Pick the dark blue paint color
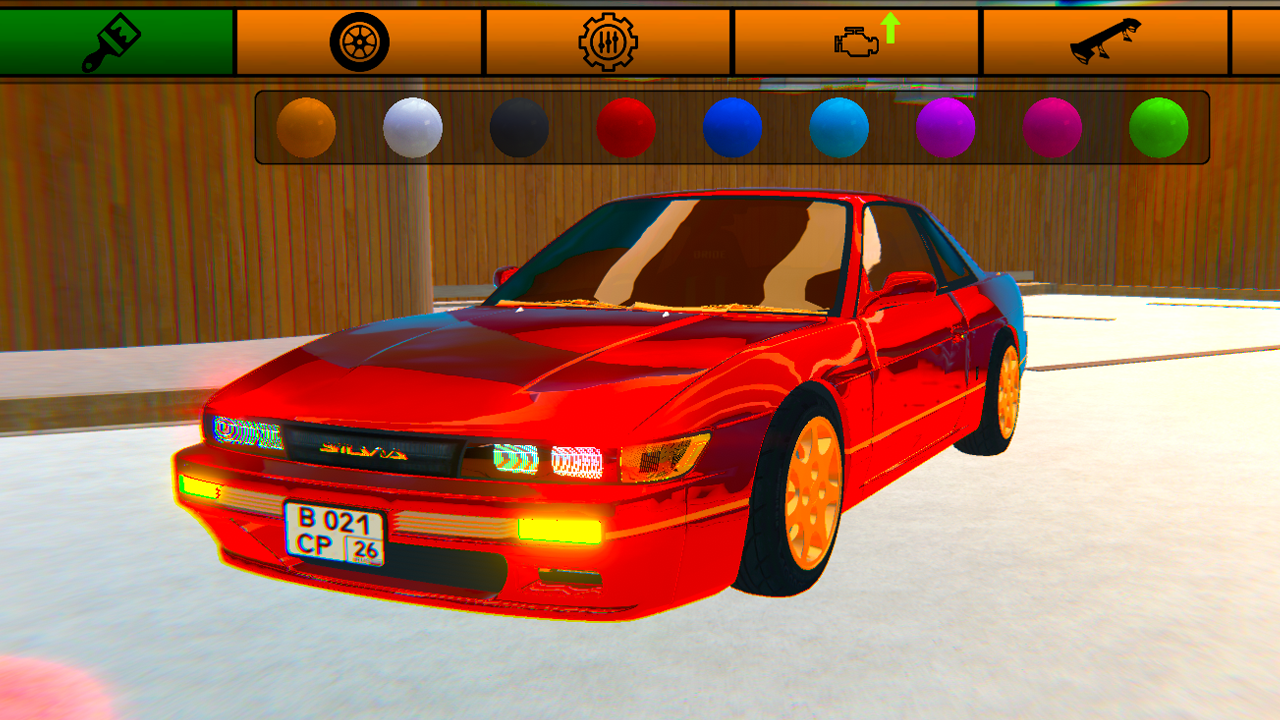This screenshot has width=1280, height=720. [x=734, y=127]
